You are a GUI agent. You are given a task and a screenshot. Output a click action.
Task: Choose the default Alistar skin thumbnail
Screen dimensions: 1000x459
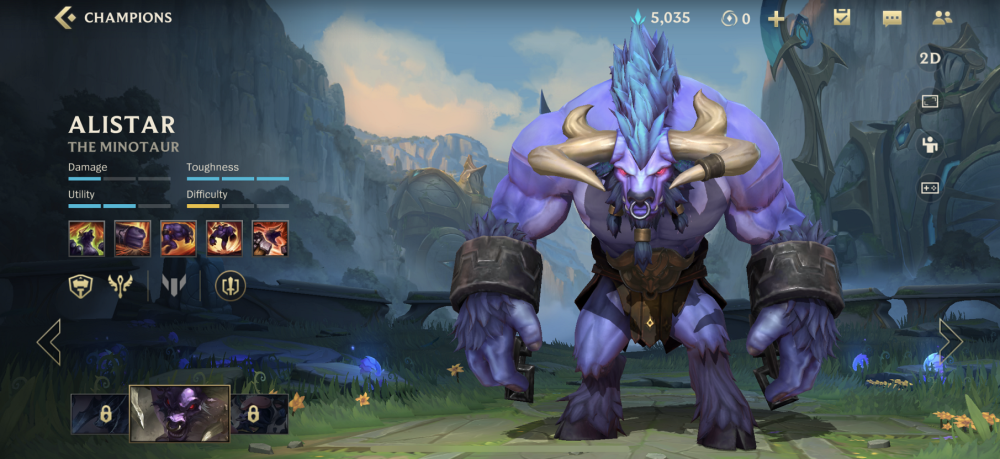[x=180, y=413]
